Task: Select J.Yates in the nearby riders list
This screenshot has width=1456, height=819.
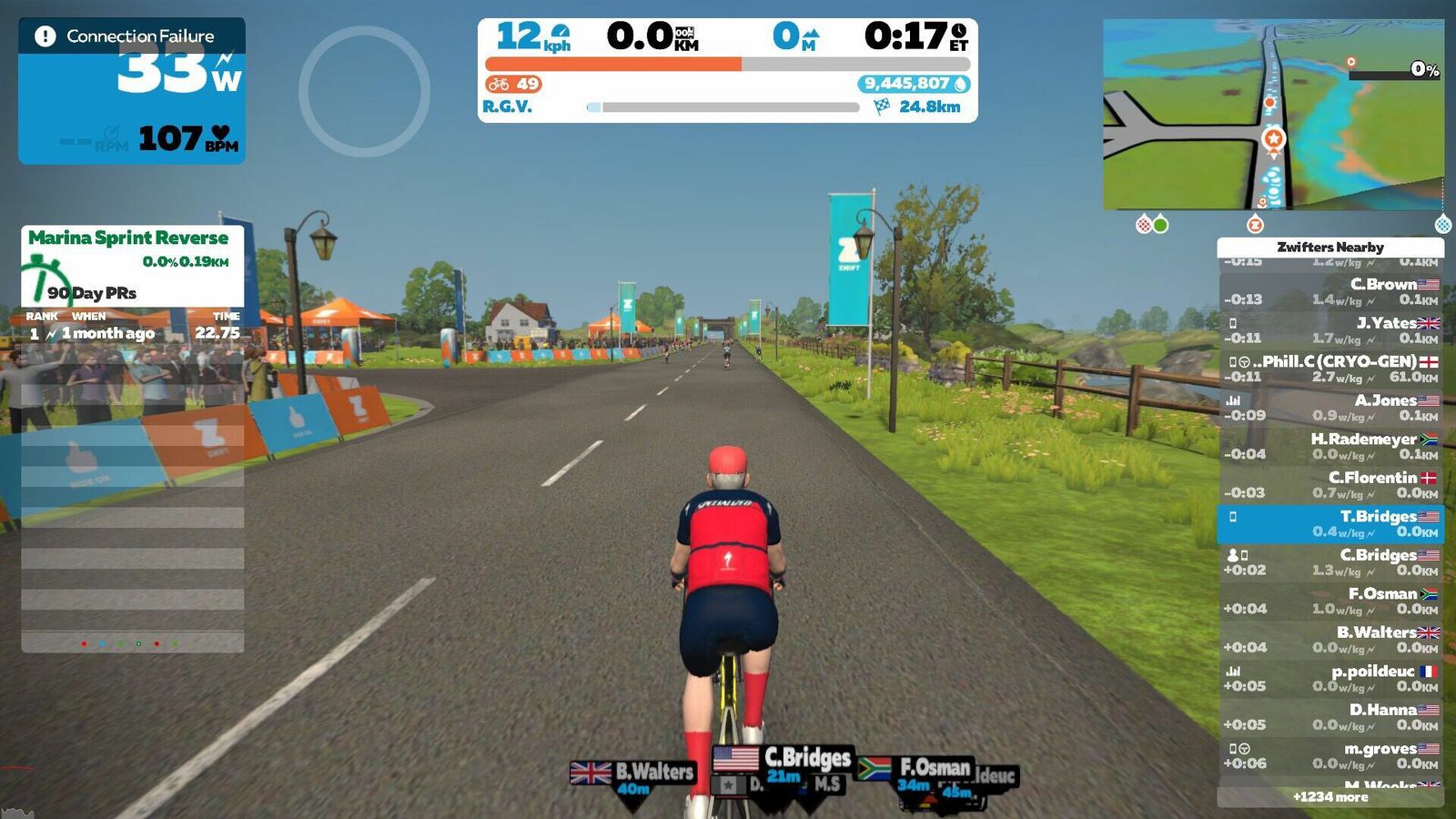Action: 1330,330
